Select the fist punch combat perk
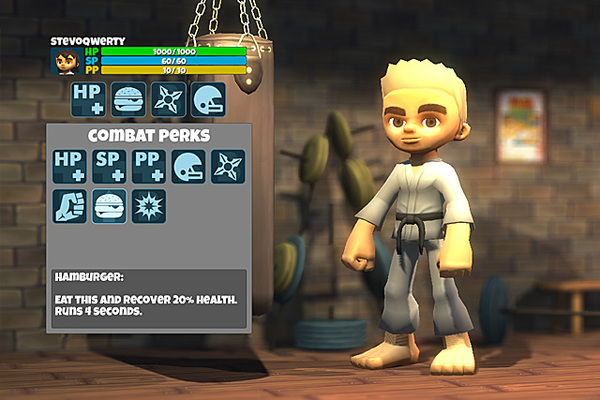The height and width of the screenshot is (400, 600). (x=70, y=206)
